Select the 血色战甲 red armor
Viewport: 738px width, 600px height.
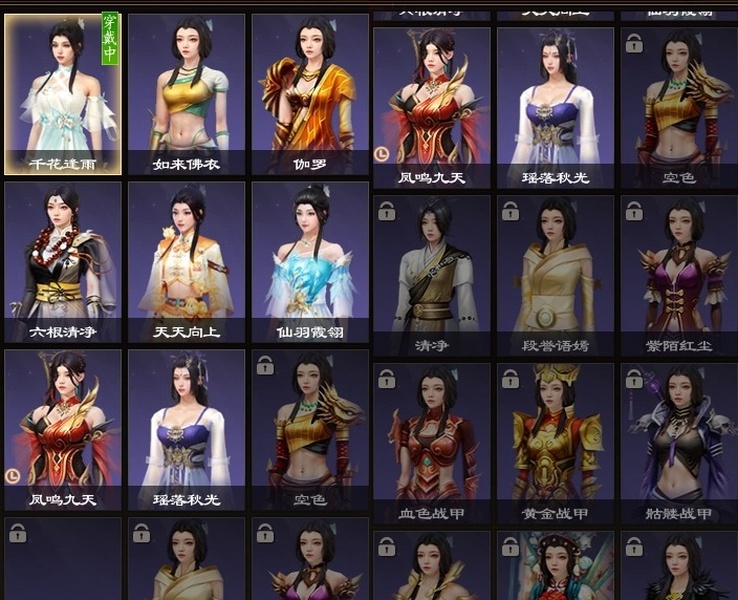click(431, 443)
